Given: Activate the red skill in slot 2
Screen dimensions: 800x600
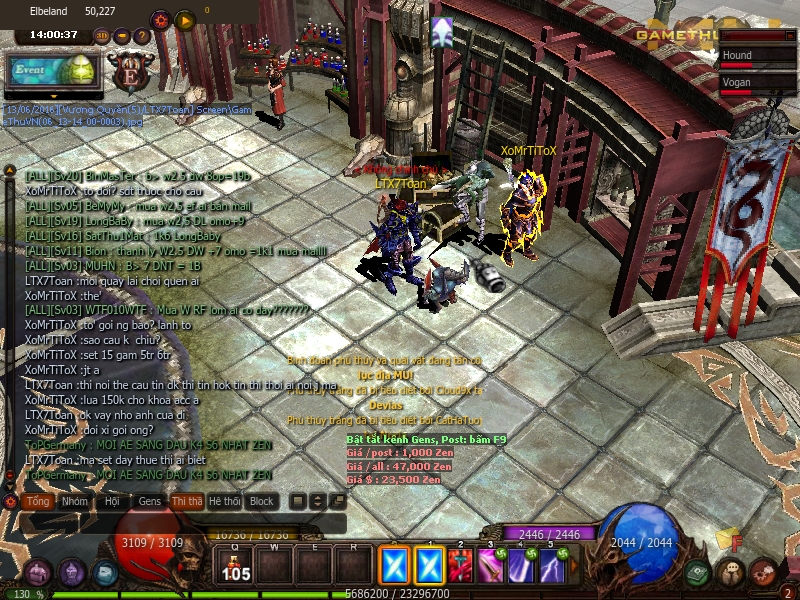Looking at the screenshot, I should pyautogui.click(x=461, y=567).
